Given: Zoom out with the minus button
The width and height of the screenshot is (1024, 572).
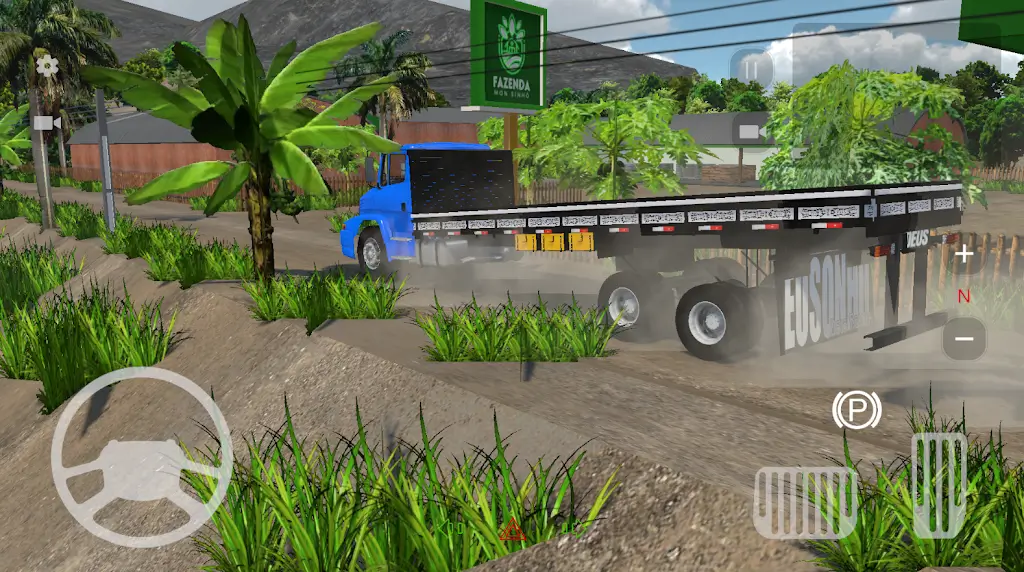Looking at the screenshot, I should point(964,339).
